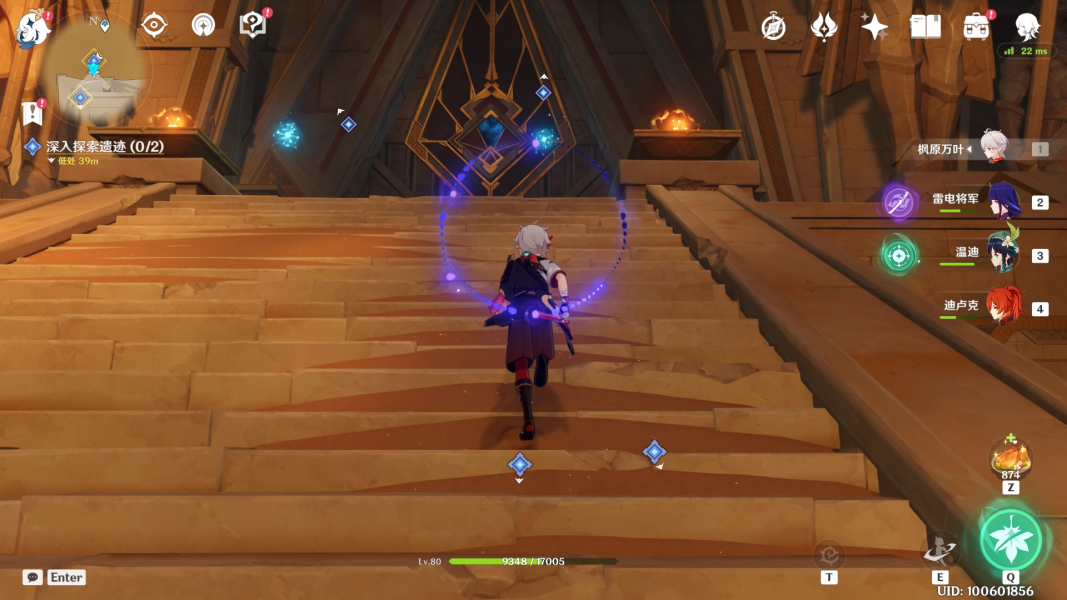The image size is (1067, 600).
Task: Open the circular minimap
Action: [96, 68]
